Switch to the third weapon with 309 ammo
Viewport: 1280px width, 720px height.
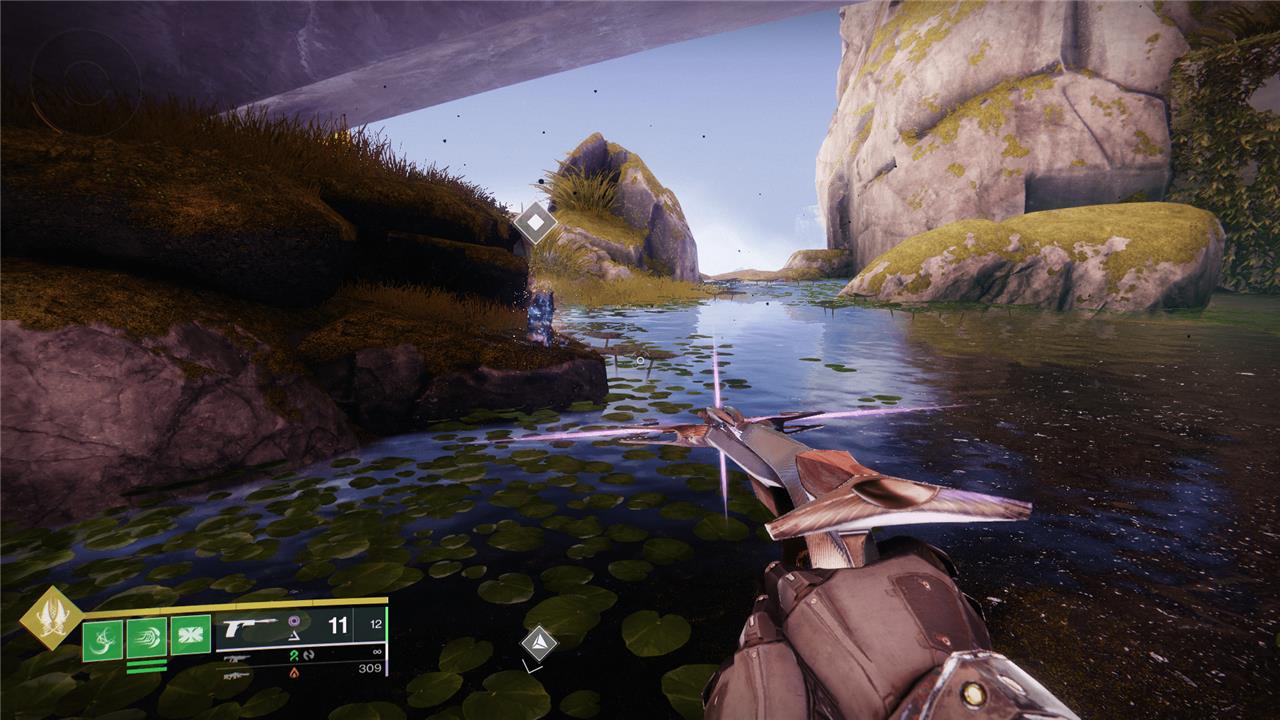pyautogui.click(x=237, y=675)
